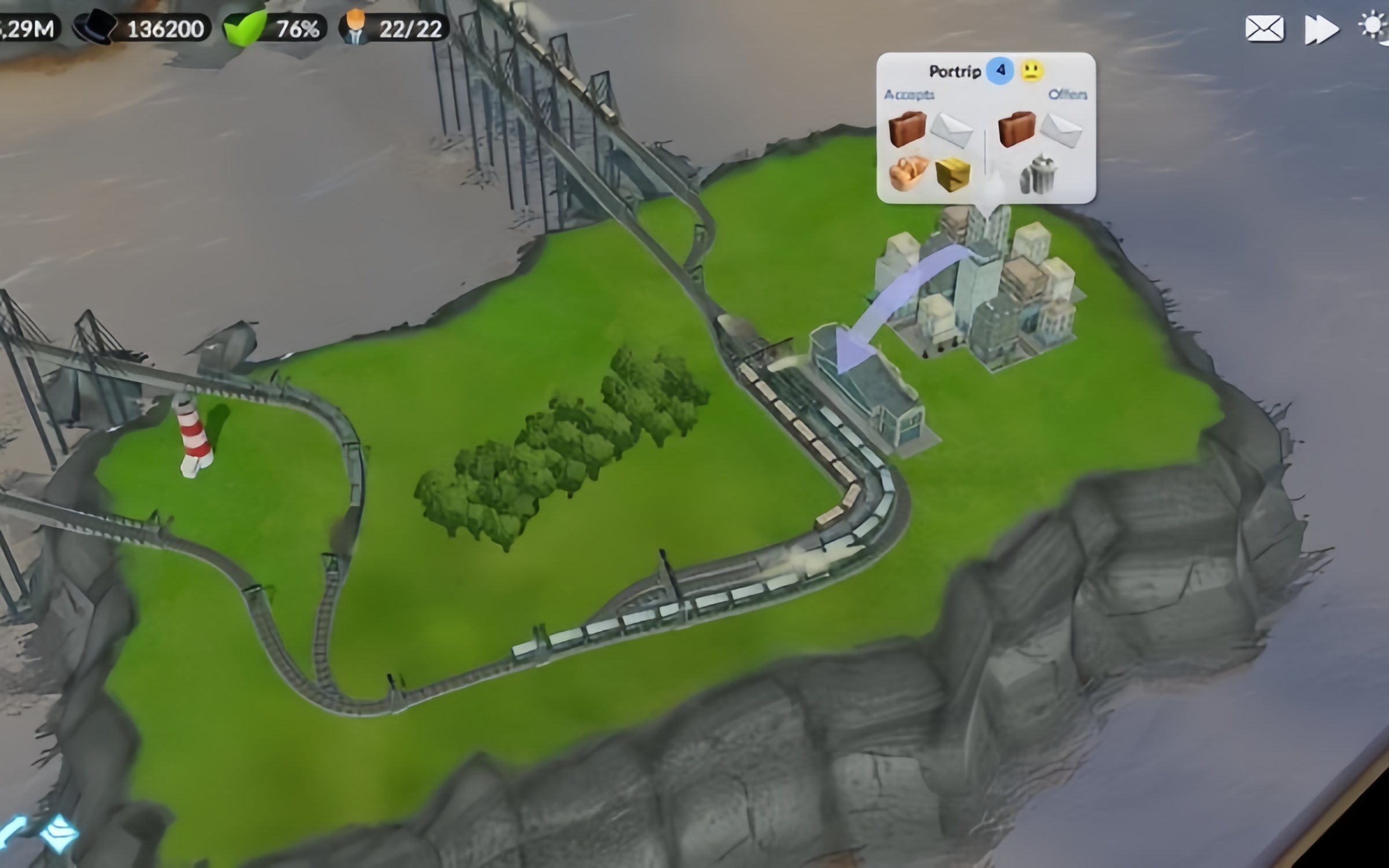Select the yellow crate accepted cargo icon
This screenshot has height=868, width=1389.
pyautogui.click(x=952, y=174)
